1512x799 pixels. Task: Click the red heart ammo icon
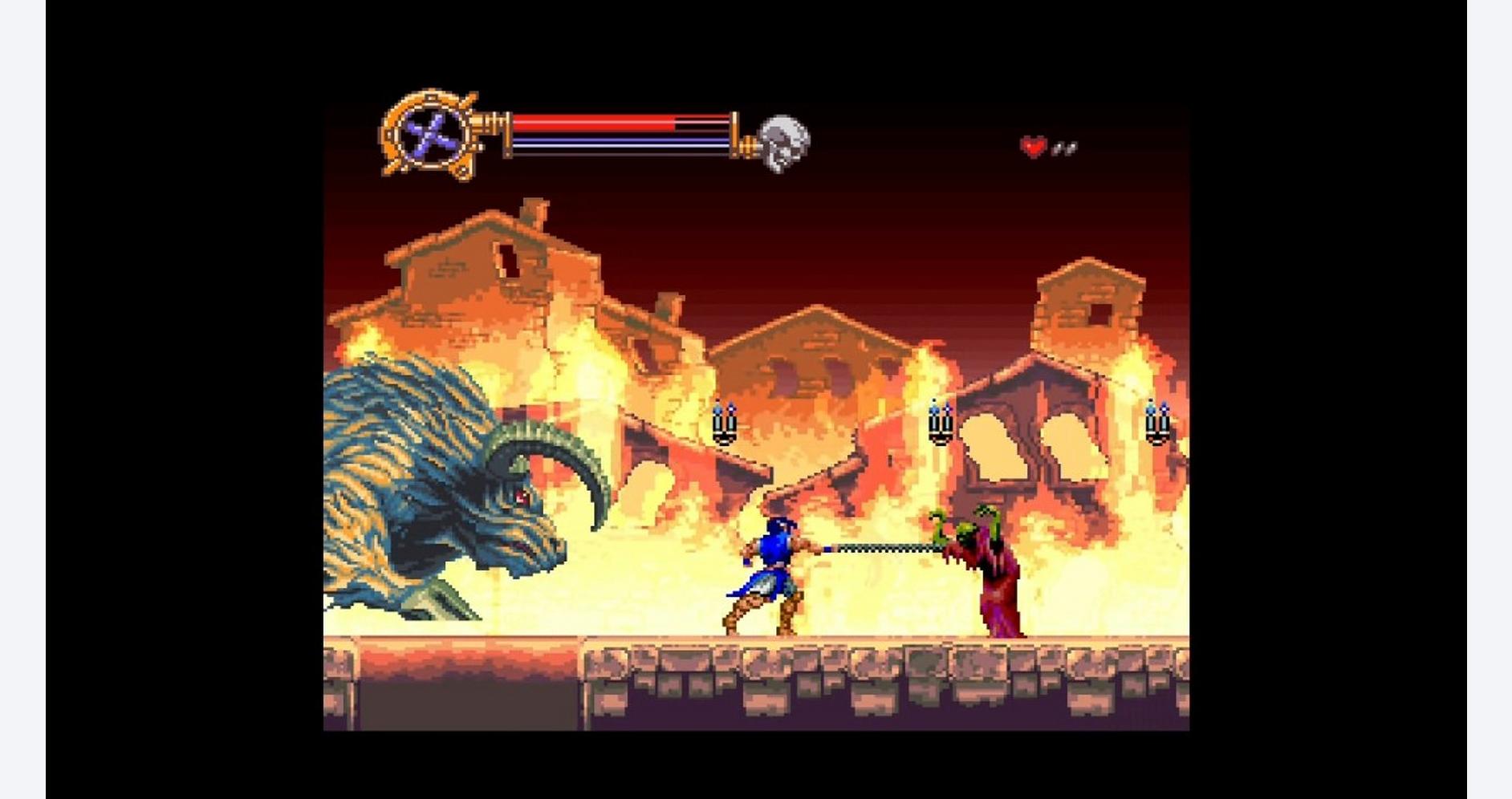pos(1034,147)
